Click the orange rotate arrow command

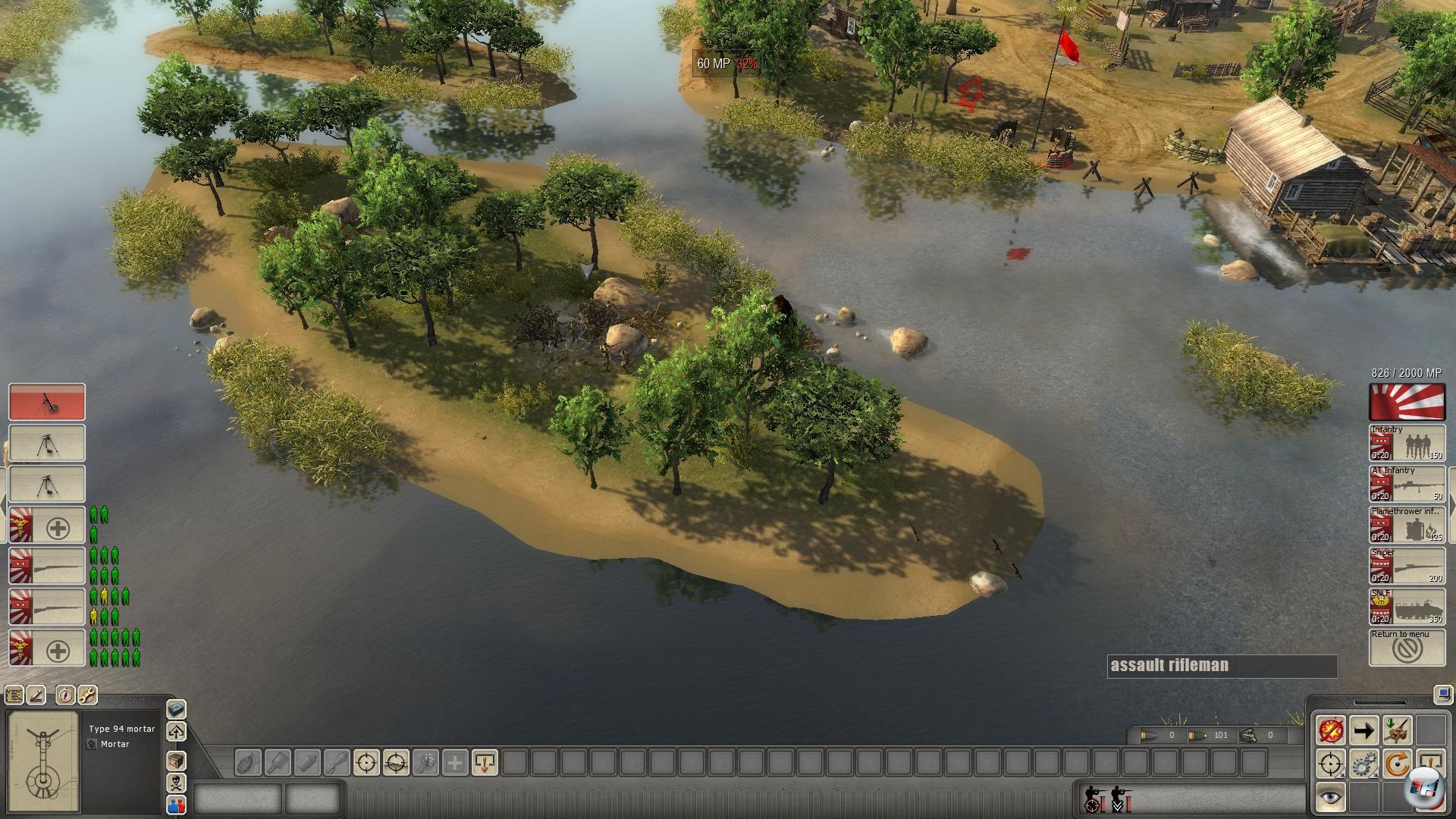[1397, 764]
